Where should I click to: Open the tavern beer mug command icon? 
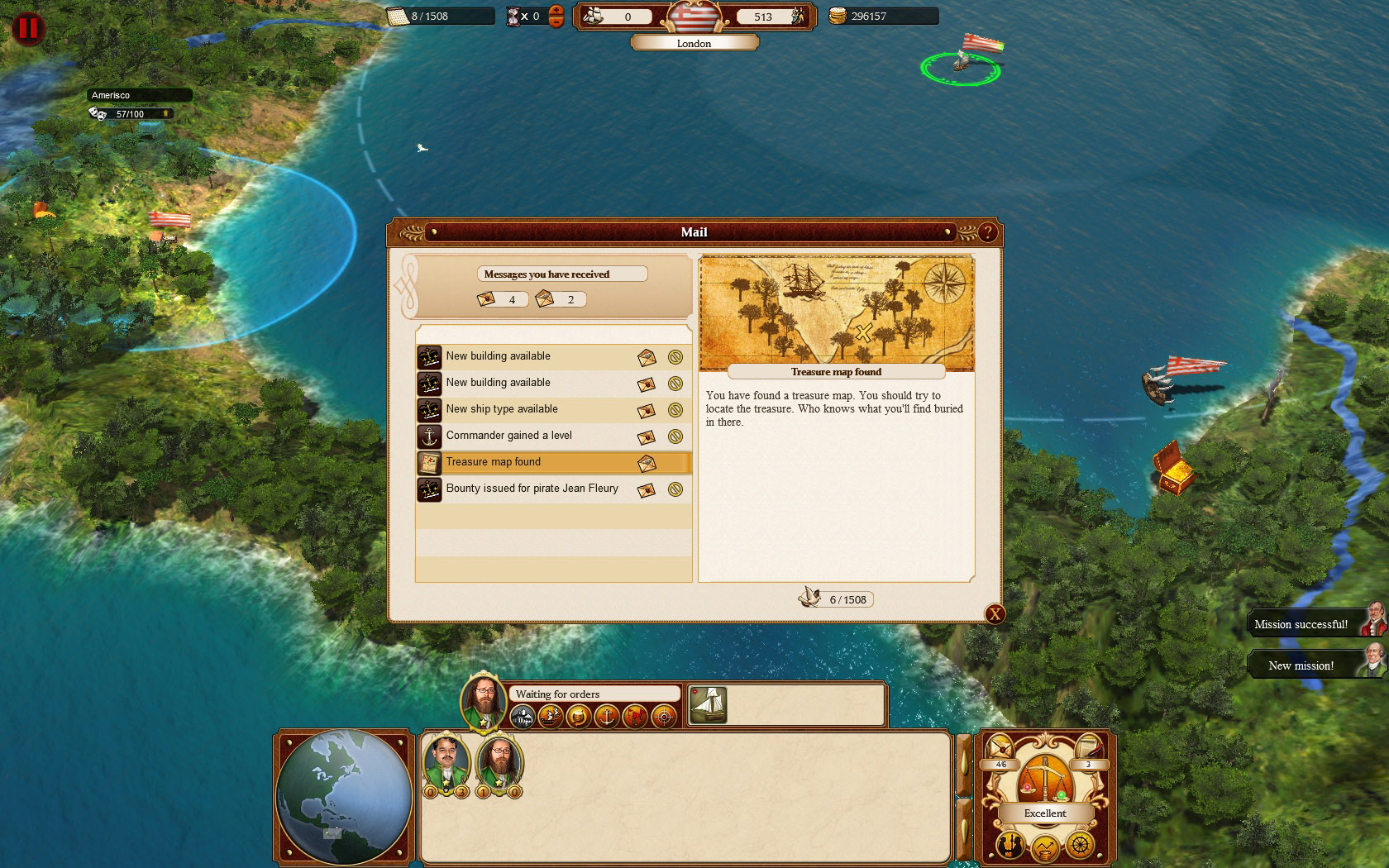[x=578, y=716]
